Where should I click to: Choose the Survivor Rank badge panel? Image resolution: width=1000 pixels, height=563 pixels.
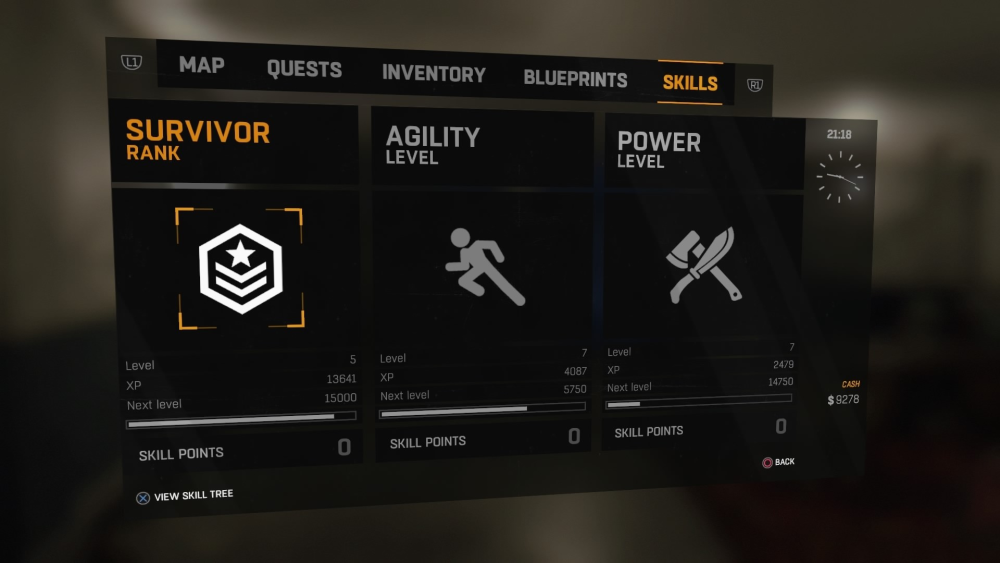pos(239,268)
